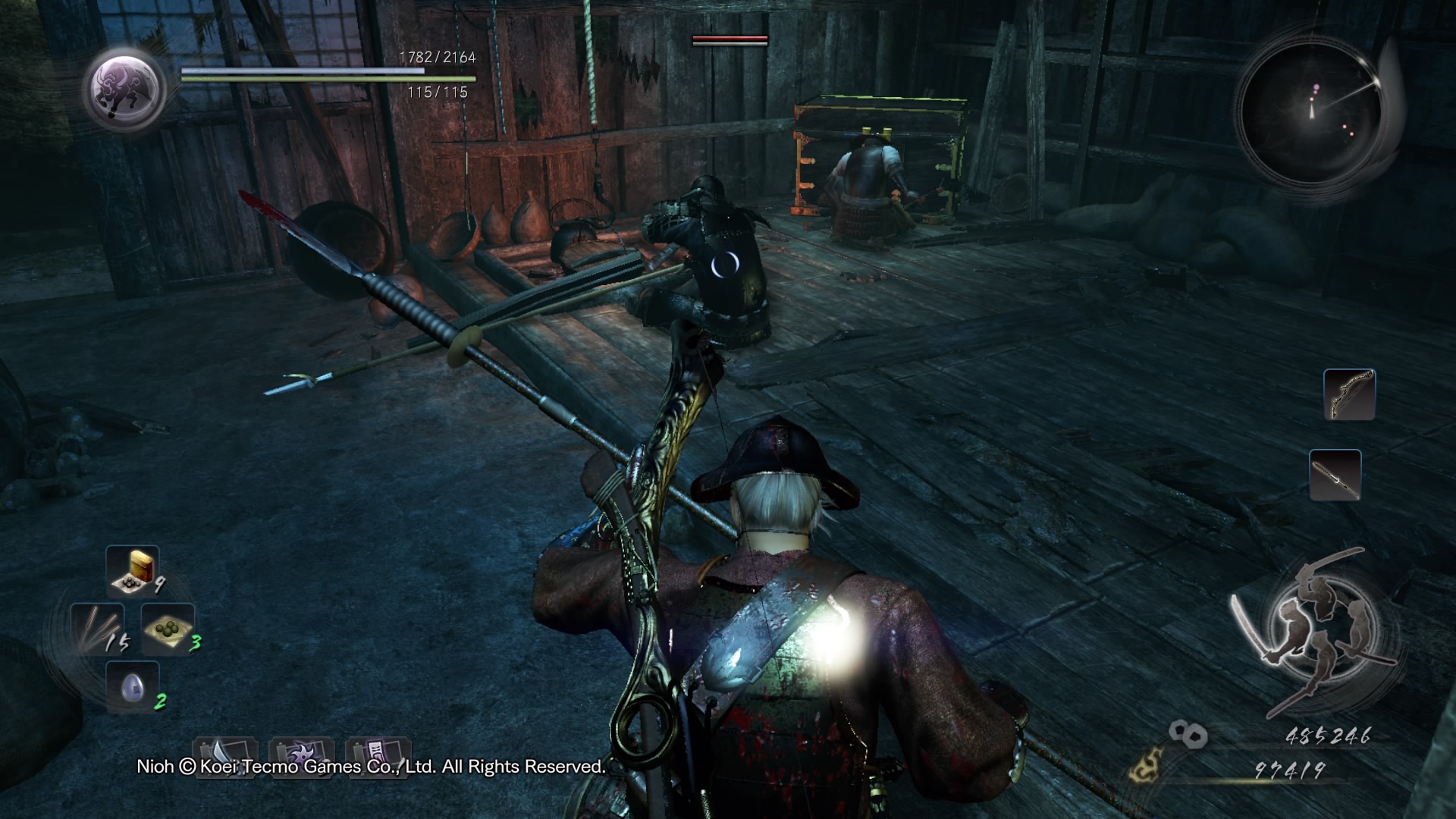Screen dimensions: 1456x819
Task: Use the egg-shaped stone item slot
Action: [133, 687]
